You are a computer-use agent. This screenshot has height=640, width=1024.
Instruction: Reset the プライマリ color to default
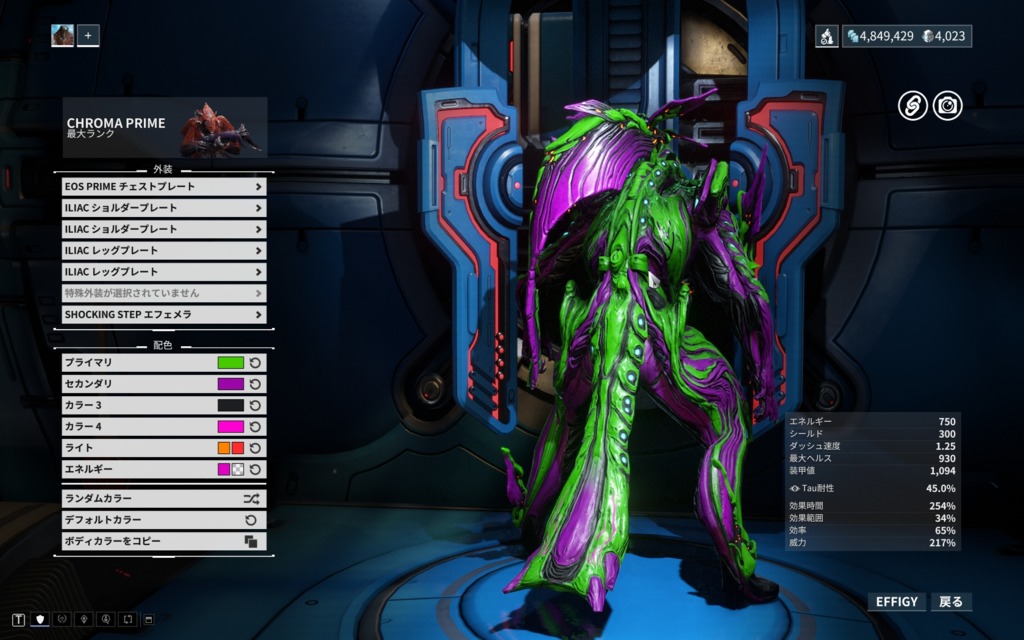[255, 363]
